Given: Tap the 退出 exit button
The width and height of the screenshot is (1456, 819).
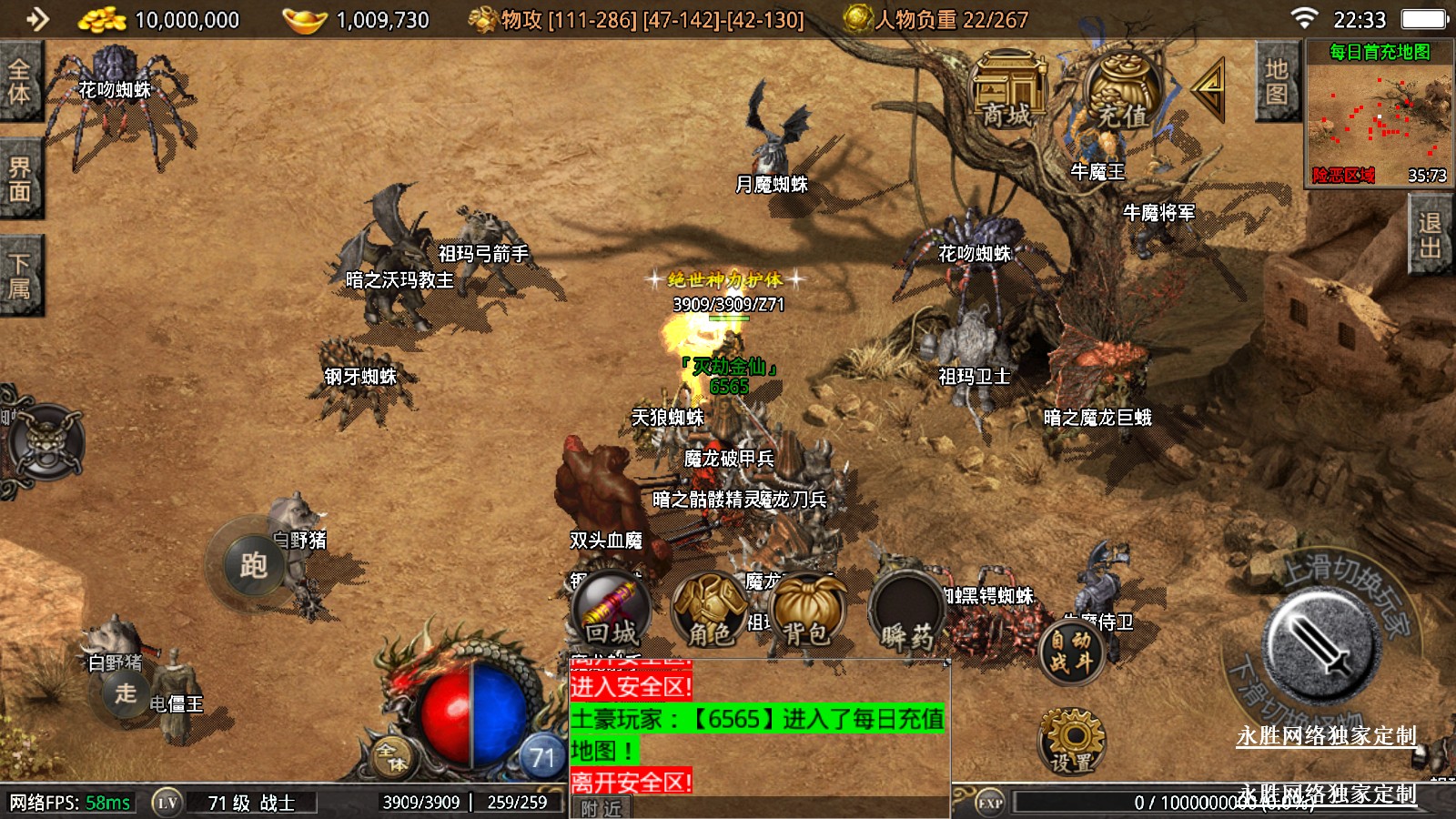Looking at the screenshot, I should point(1430,235).
